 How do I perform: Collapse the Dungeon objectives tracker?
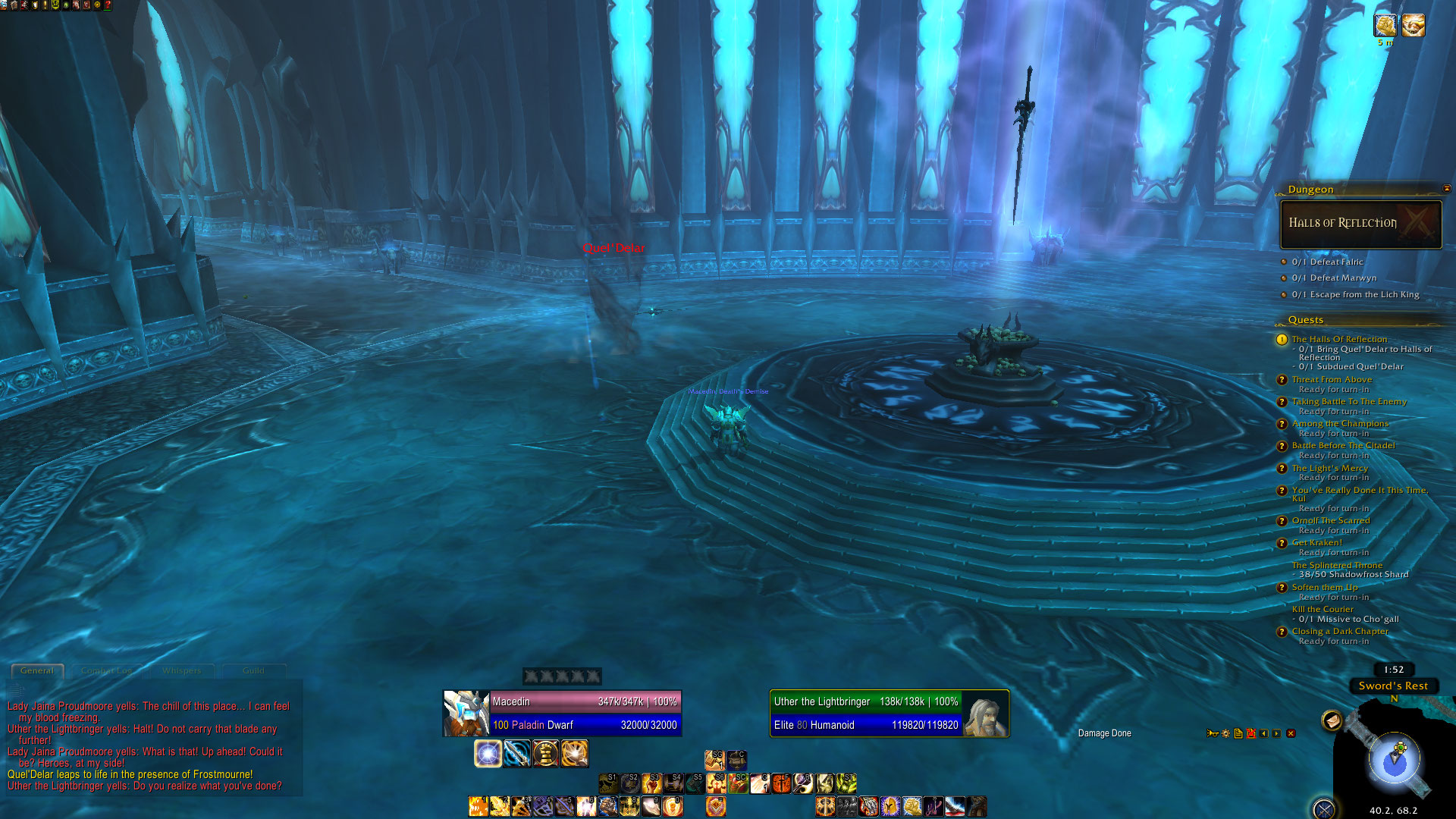point(1446,188)
